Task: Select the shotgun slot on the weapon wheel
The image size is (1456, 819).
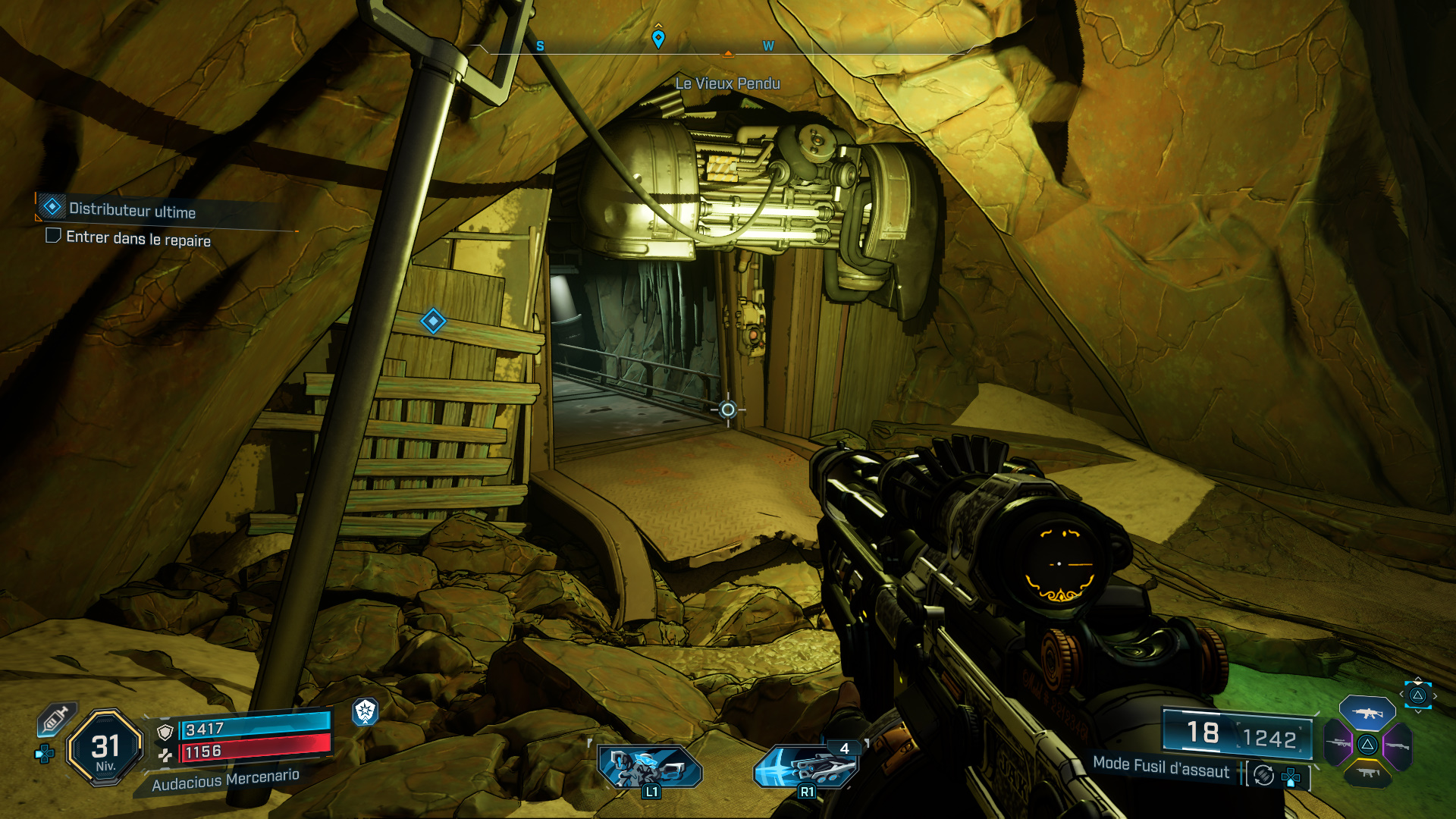Action: [x=1398, y=746]
